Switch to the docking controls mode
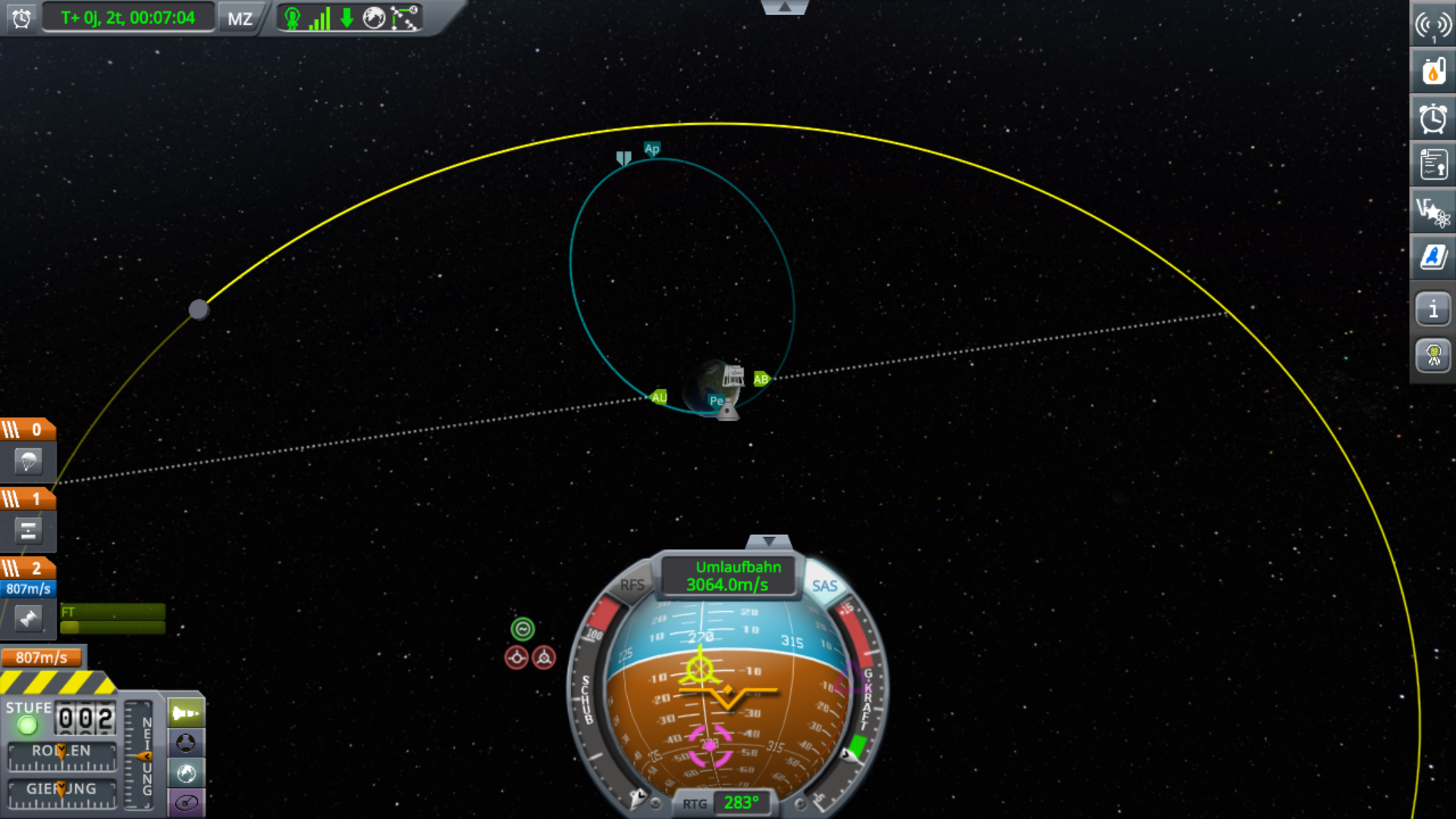 186,743
